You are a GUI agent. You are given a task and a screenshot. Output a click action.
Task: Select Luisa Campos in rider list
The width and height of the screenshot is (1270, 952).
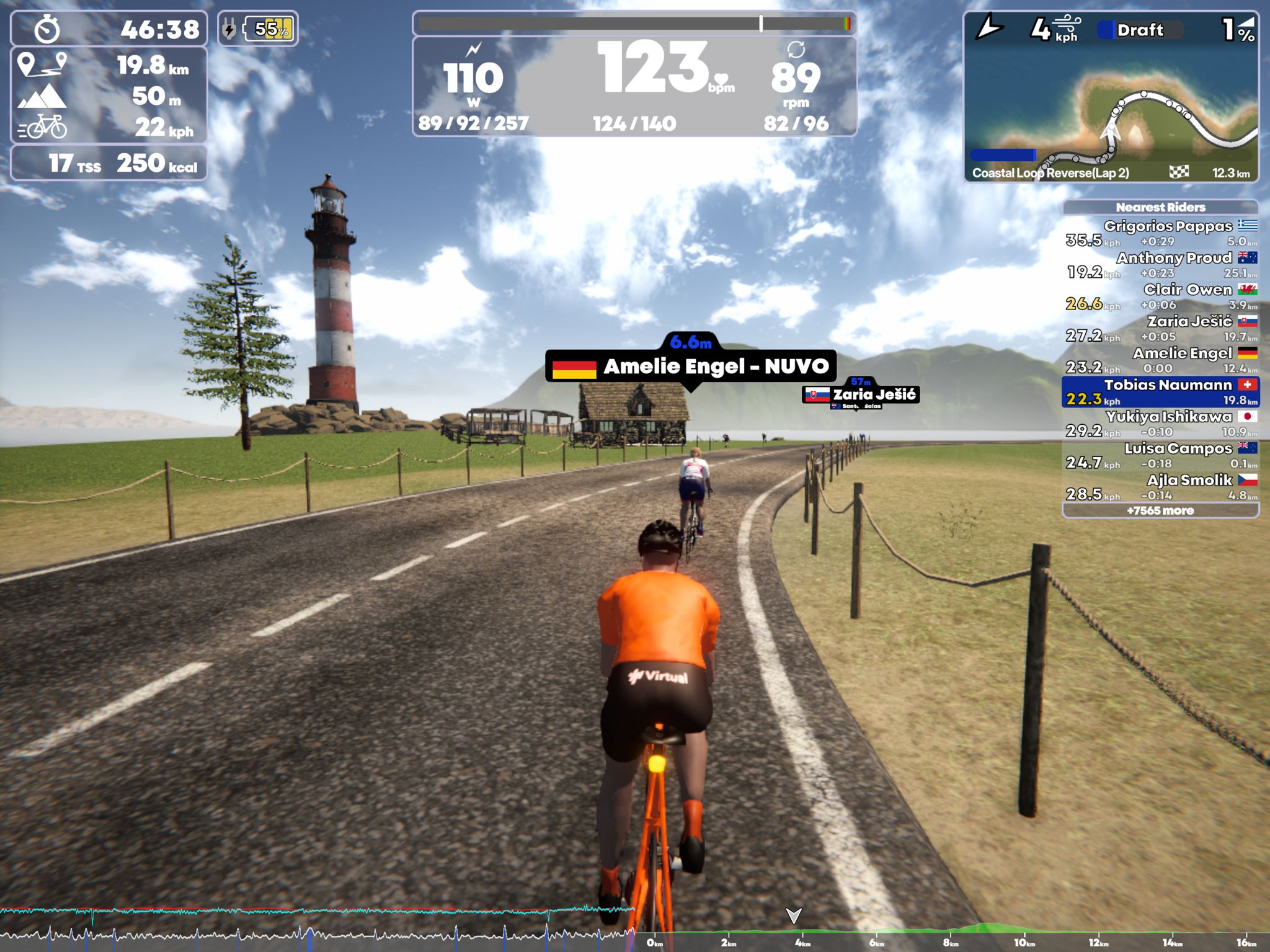click(x=1160, y=455)
